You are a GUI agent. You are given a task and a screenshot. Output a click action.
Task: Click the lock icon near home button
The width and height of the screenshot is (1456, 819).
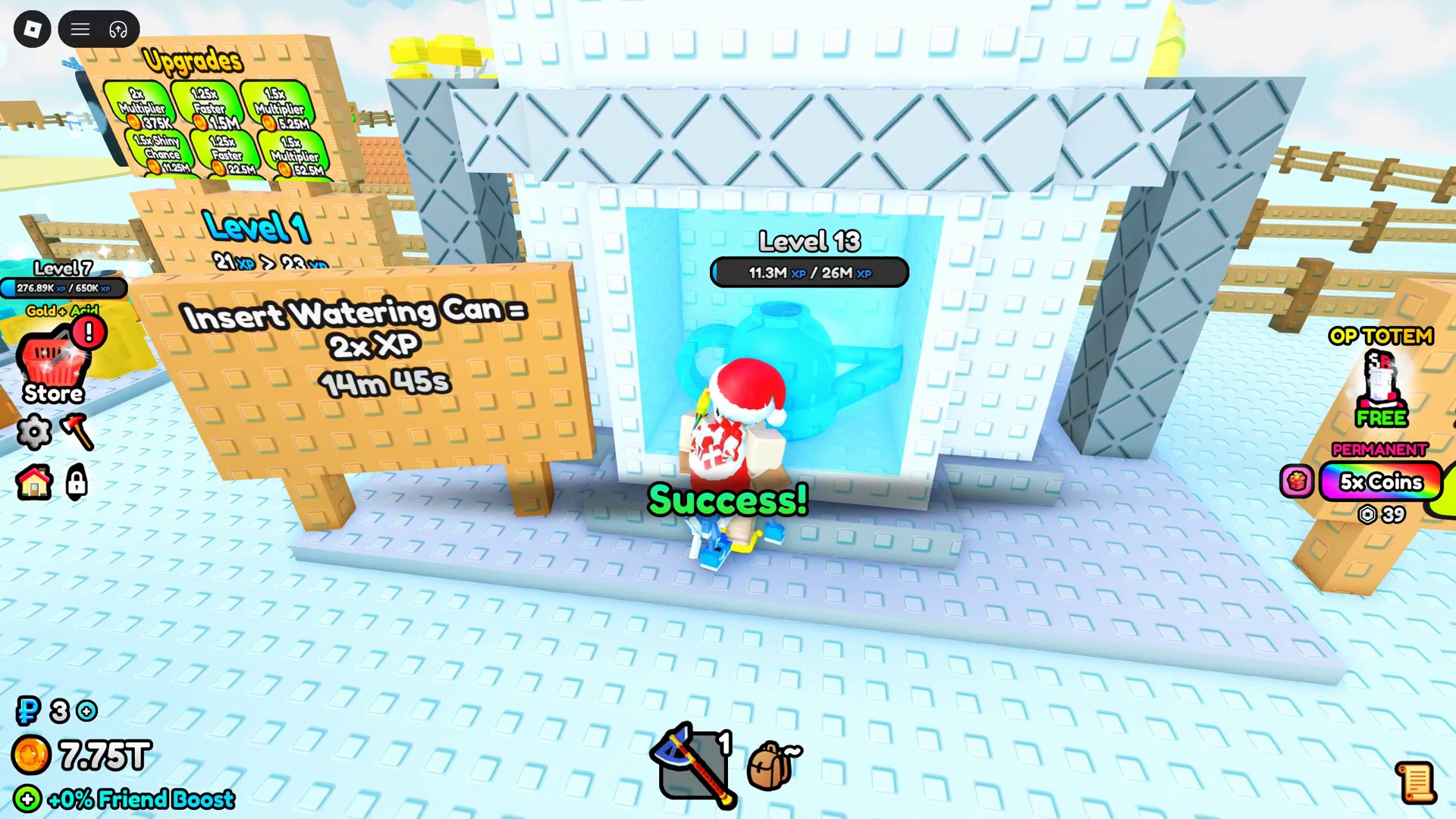(76, 483)
